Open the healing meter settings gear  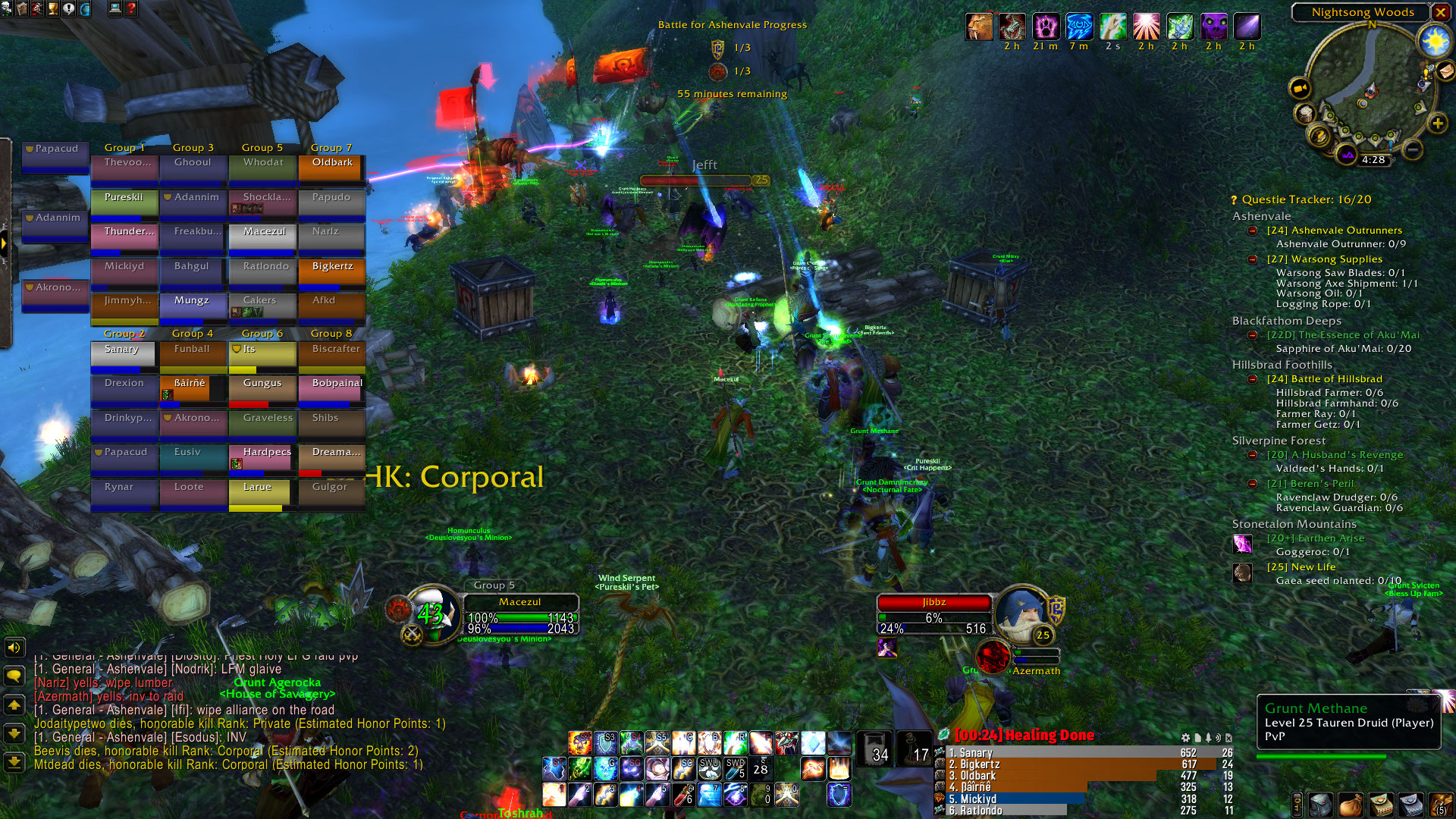pyautogui.click(x=1185, y=737)
